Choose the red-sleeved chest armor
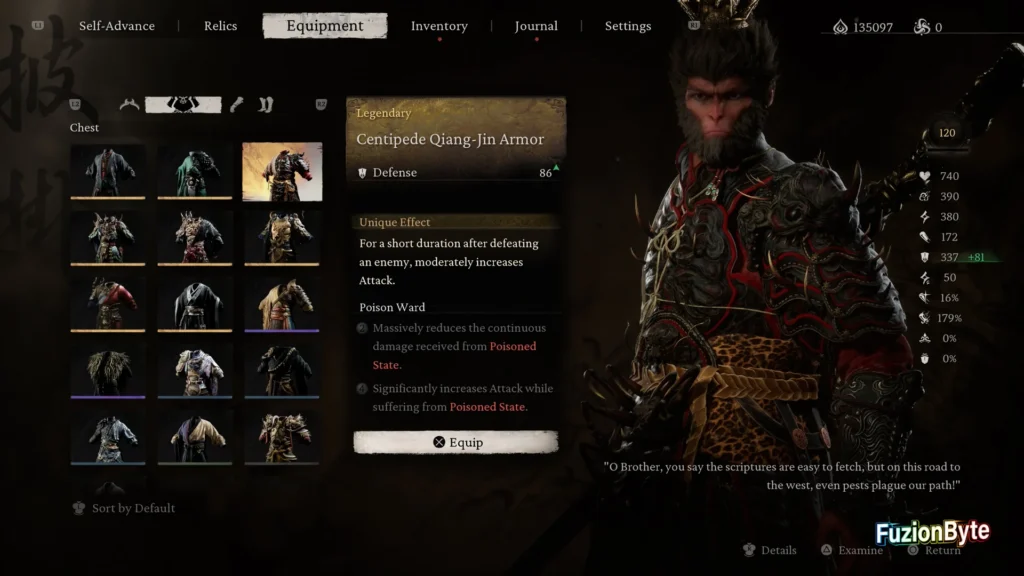 tap(108, 304)
